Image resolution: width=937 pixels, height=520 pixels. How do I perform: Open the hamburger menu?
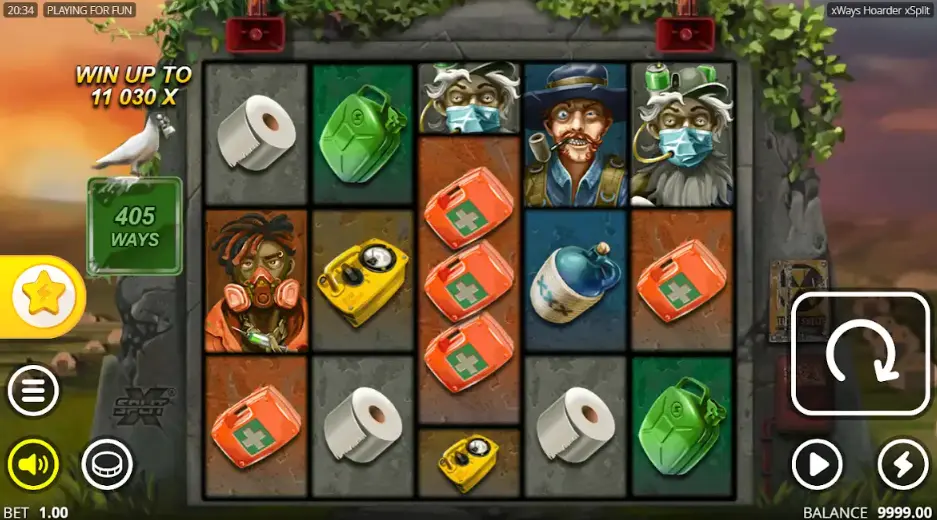[33, 391]
